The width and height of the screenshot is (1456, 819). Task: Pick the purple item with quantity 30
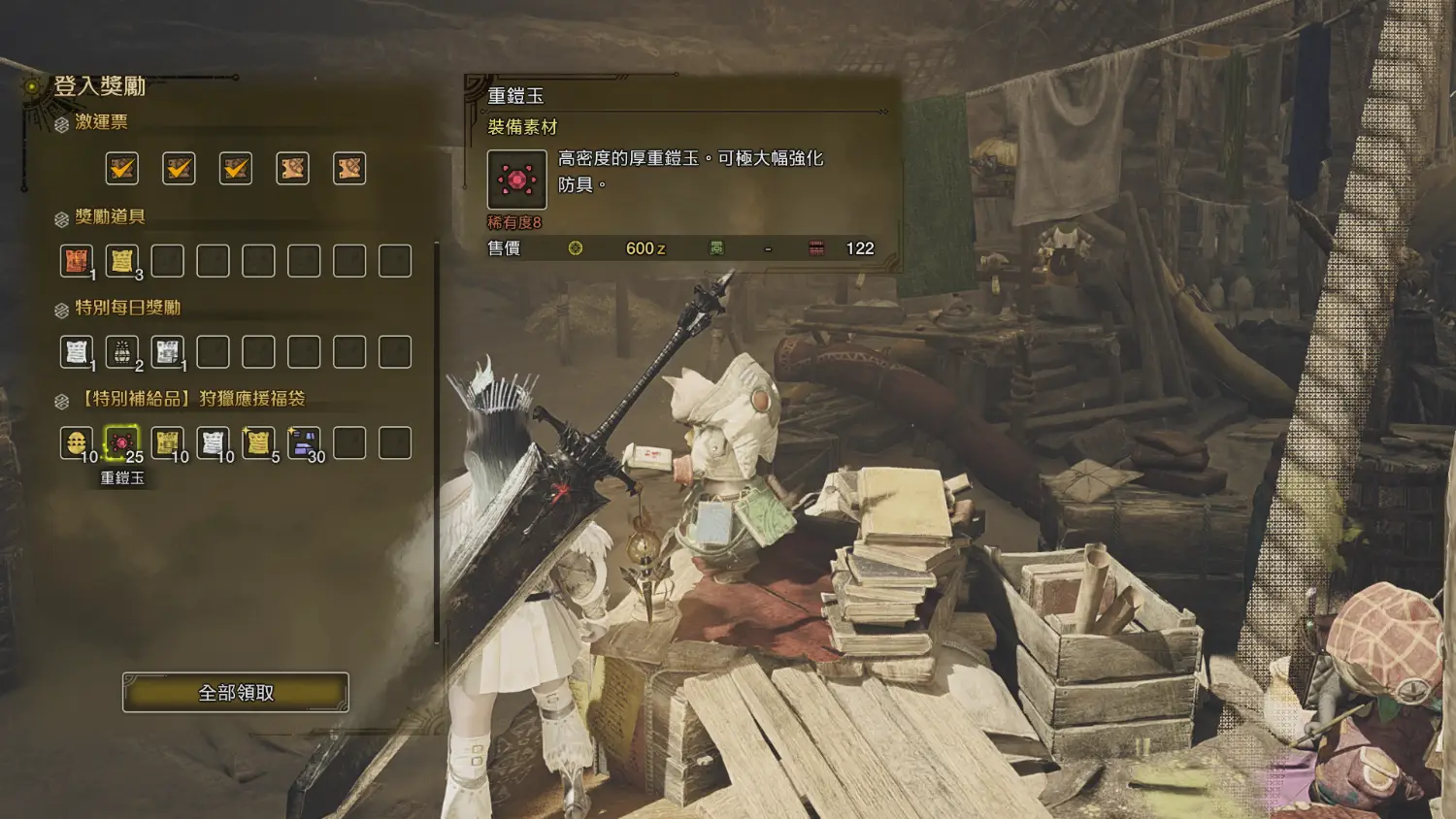[x=304, y=442]
